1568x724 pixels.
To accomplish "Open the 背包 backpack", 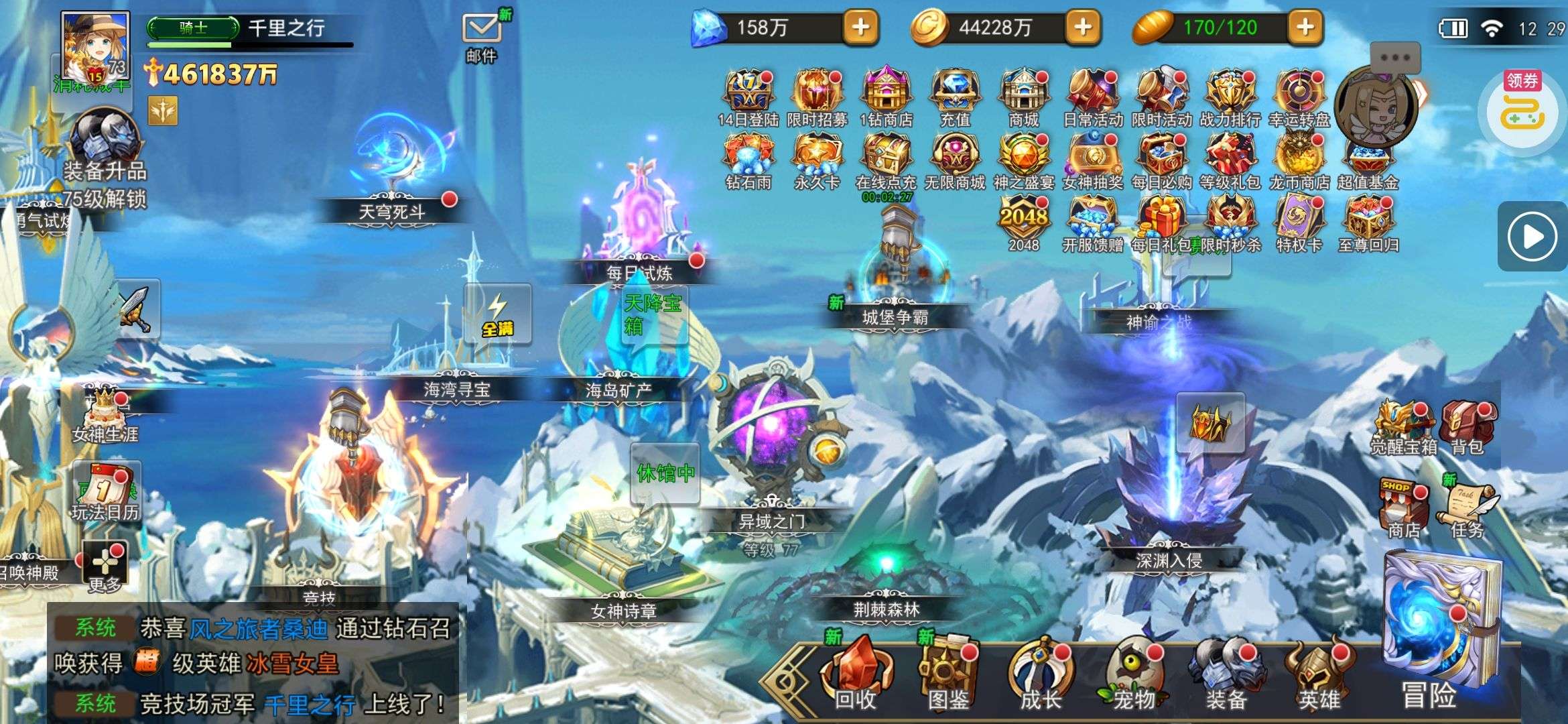I will (1467, 427).
